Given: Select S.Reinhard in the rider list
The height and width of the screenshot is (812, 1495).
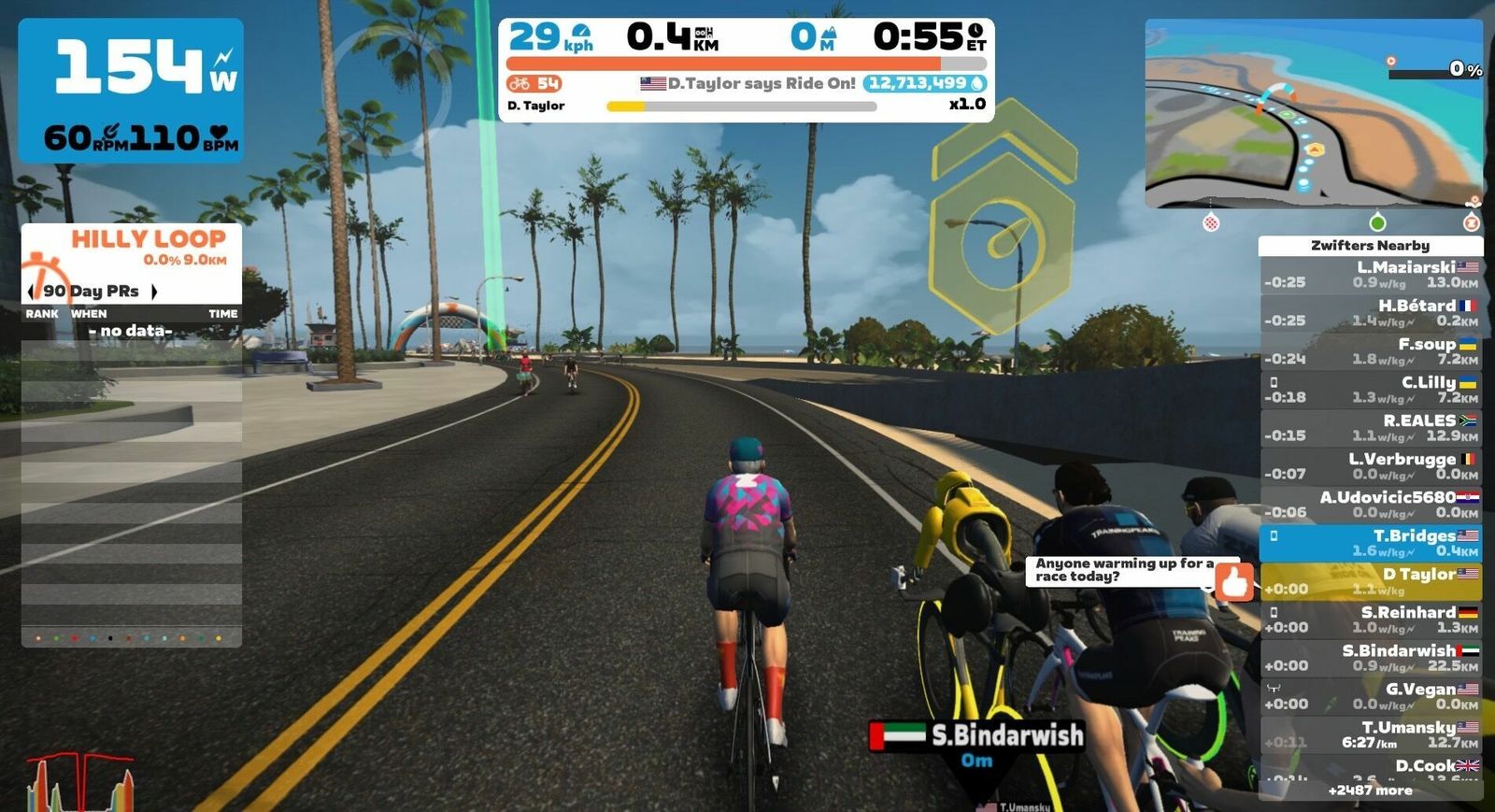Looking at the screenshot, I should pos(1371,620).
